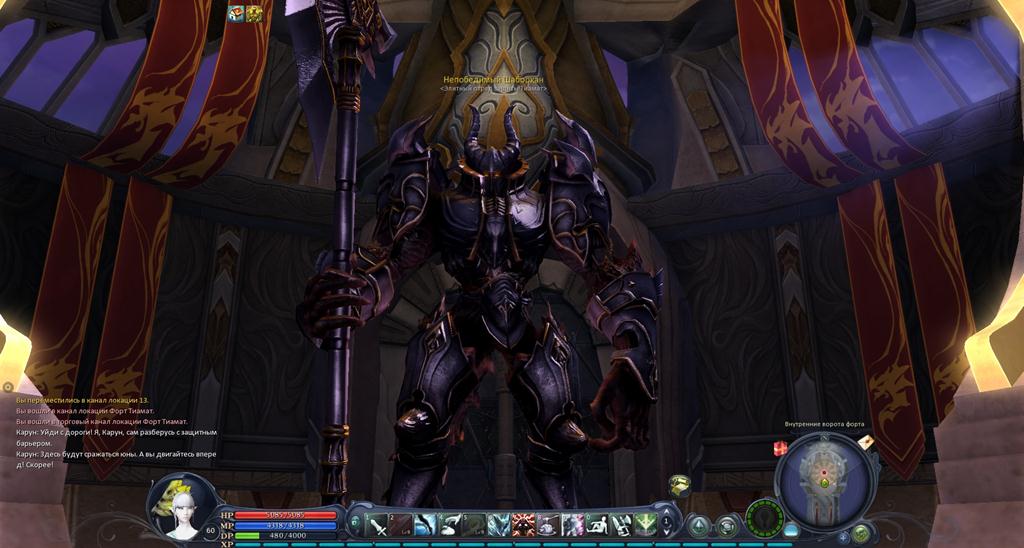The width and height of the screenshot is (1024, 548).
Task: Click the yellow cube icon above the hotbar
Action: click(x=680, y=484)
